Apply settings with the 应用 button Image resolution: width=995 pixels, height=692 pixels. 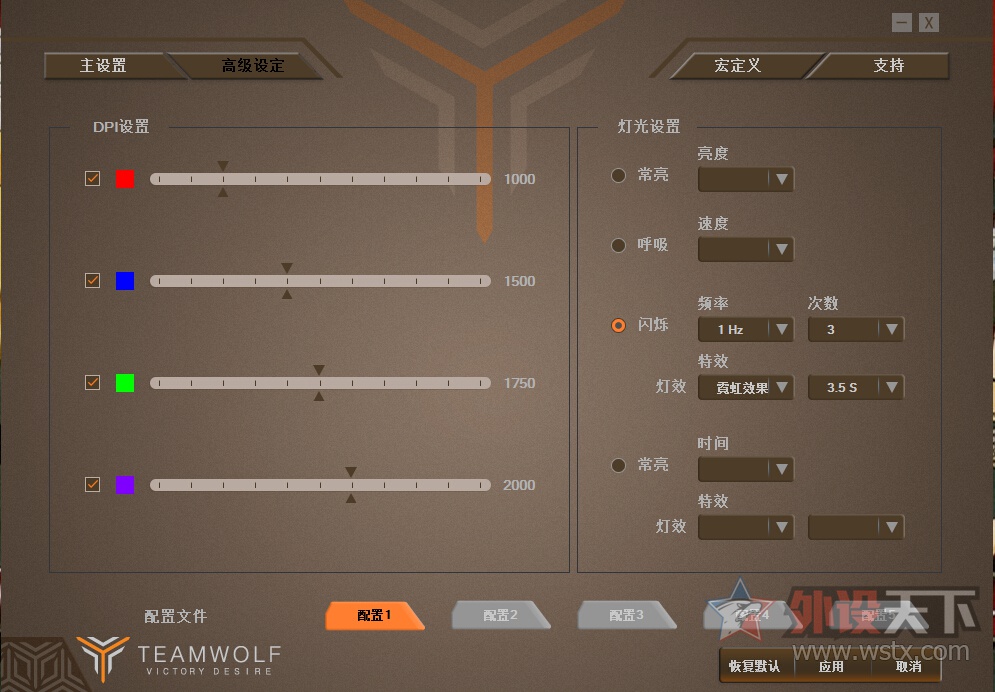point(831,666)
